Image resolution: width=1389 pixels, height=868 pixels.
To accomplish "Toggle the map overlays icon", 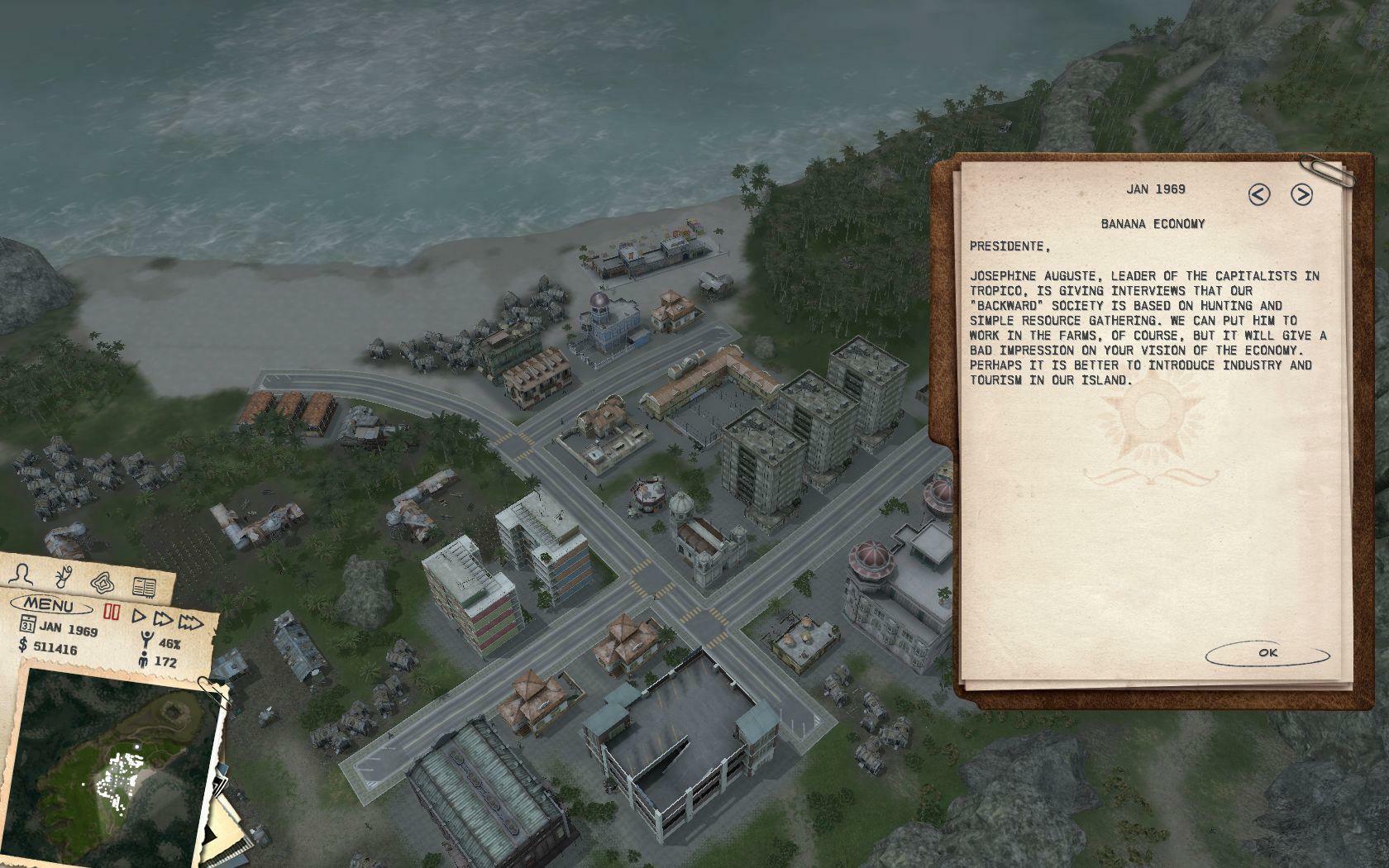I will 102,583.
